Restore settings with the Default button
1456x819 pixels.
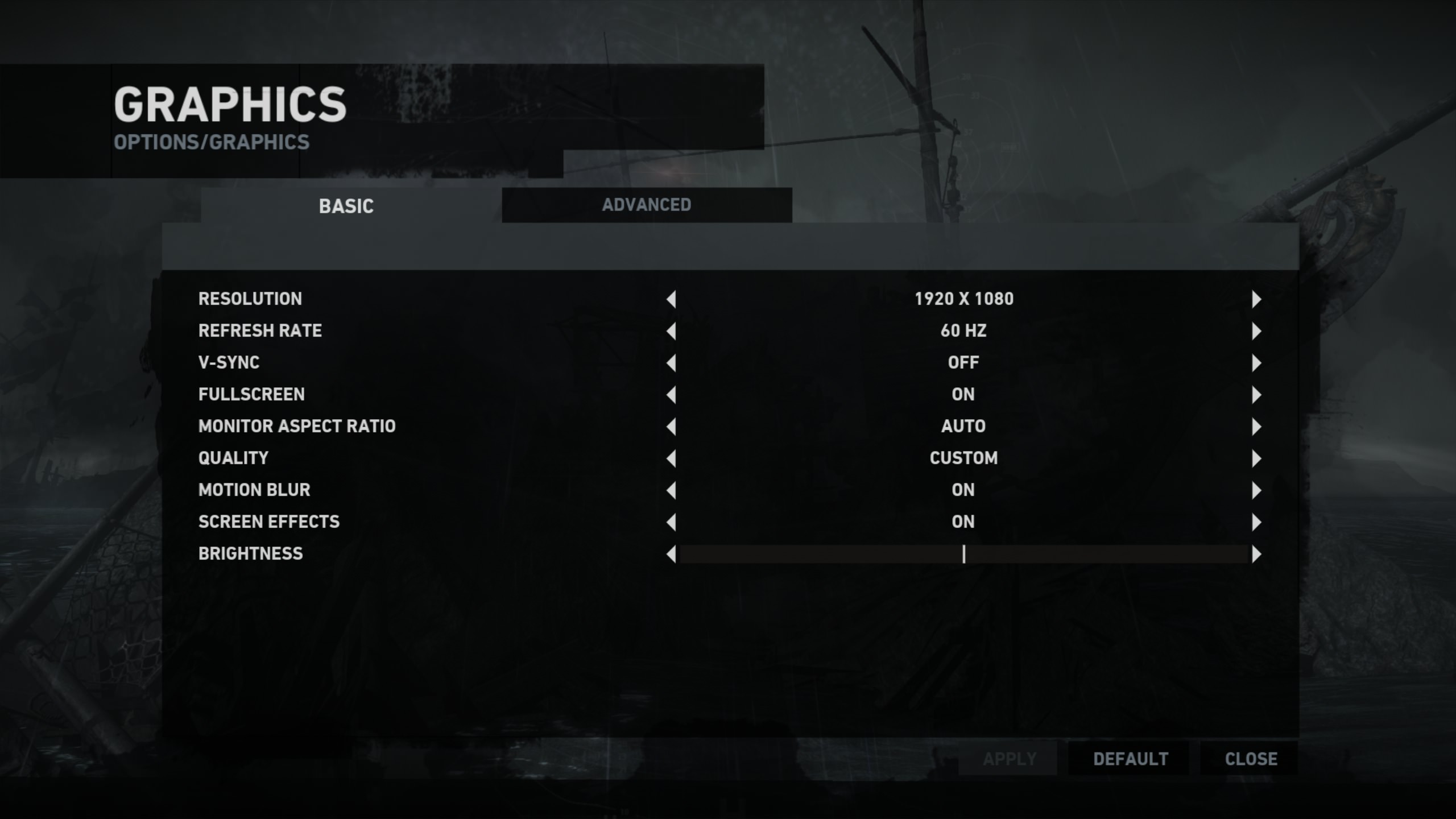[1130, 759]
